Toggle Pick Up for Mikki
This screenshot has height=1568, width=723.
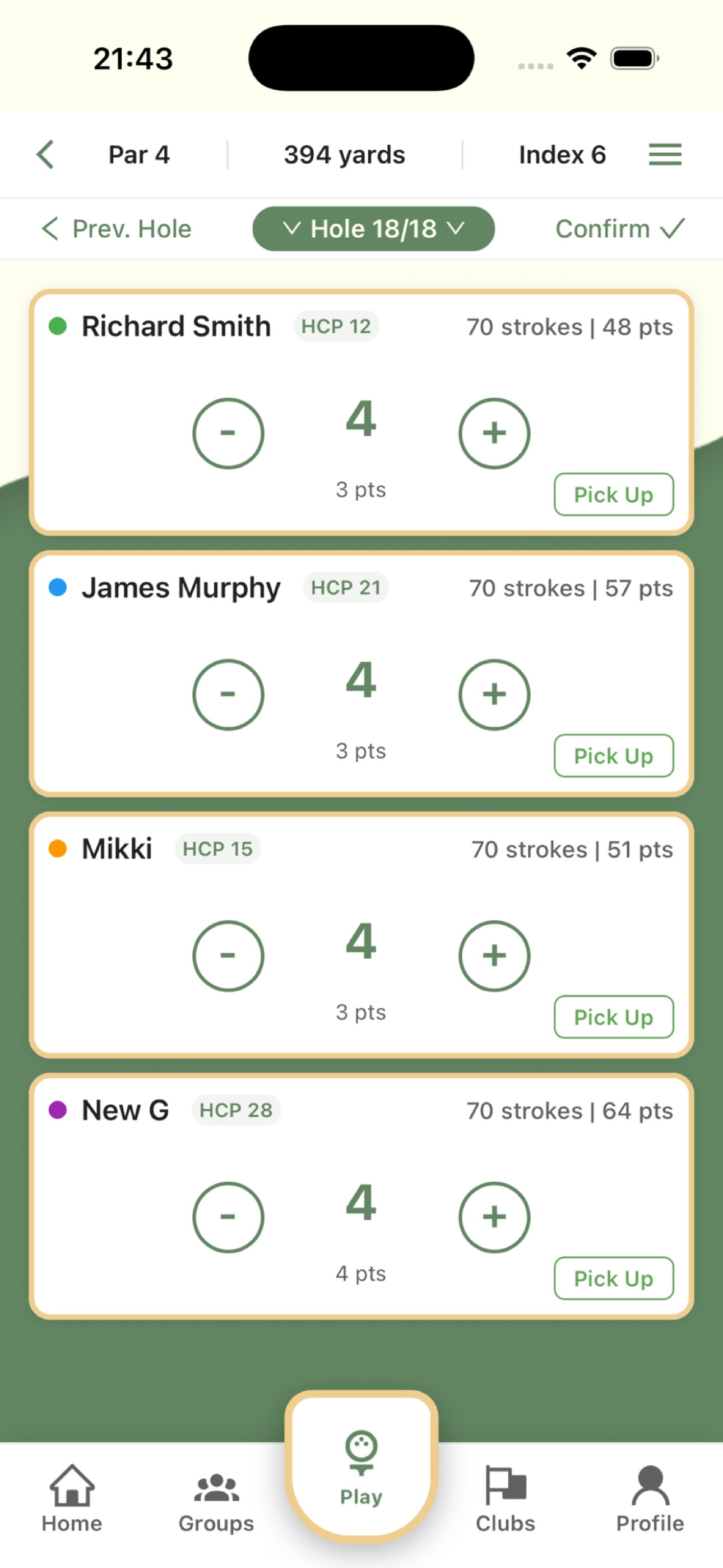614,1017
